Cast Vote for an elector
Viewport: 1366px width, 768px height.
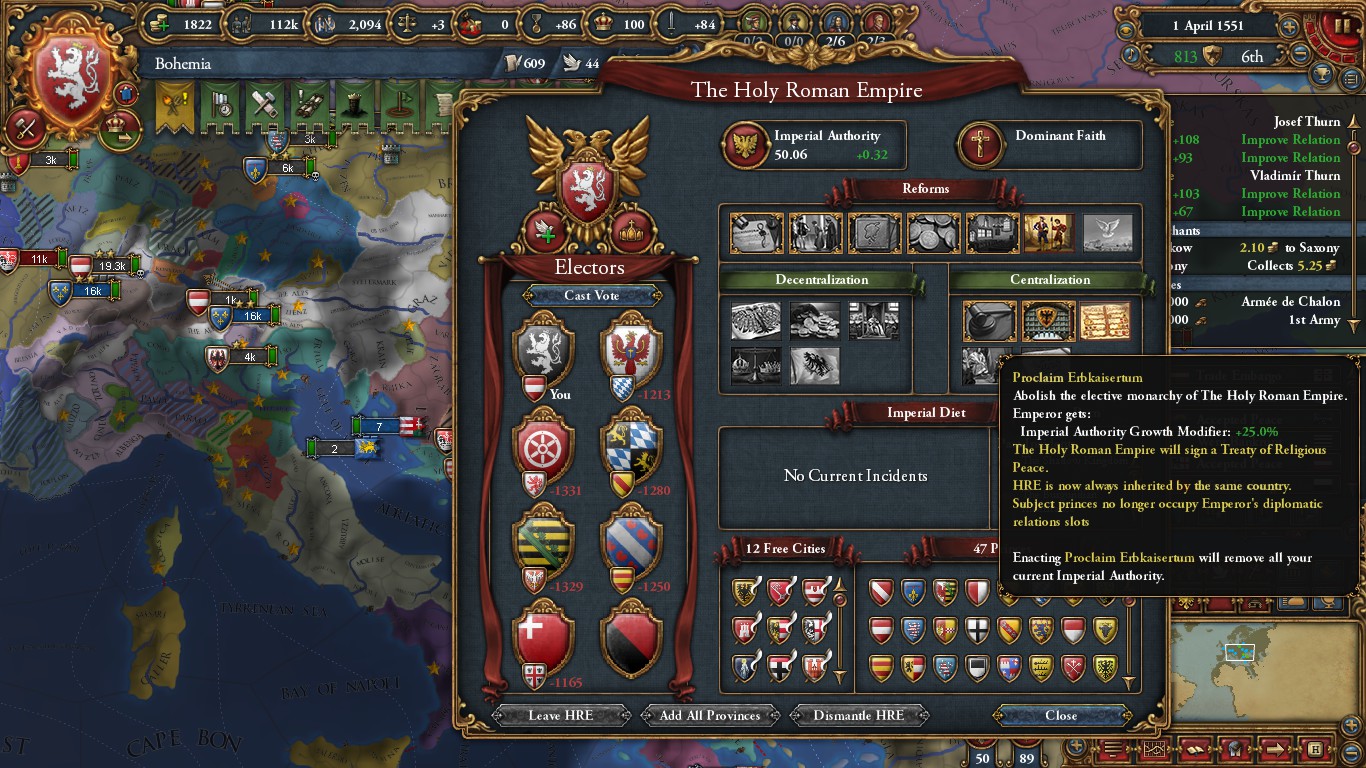(x=591, y=295)
